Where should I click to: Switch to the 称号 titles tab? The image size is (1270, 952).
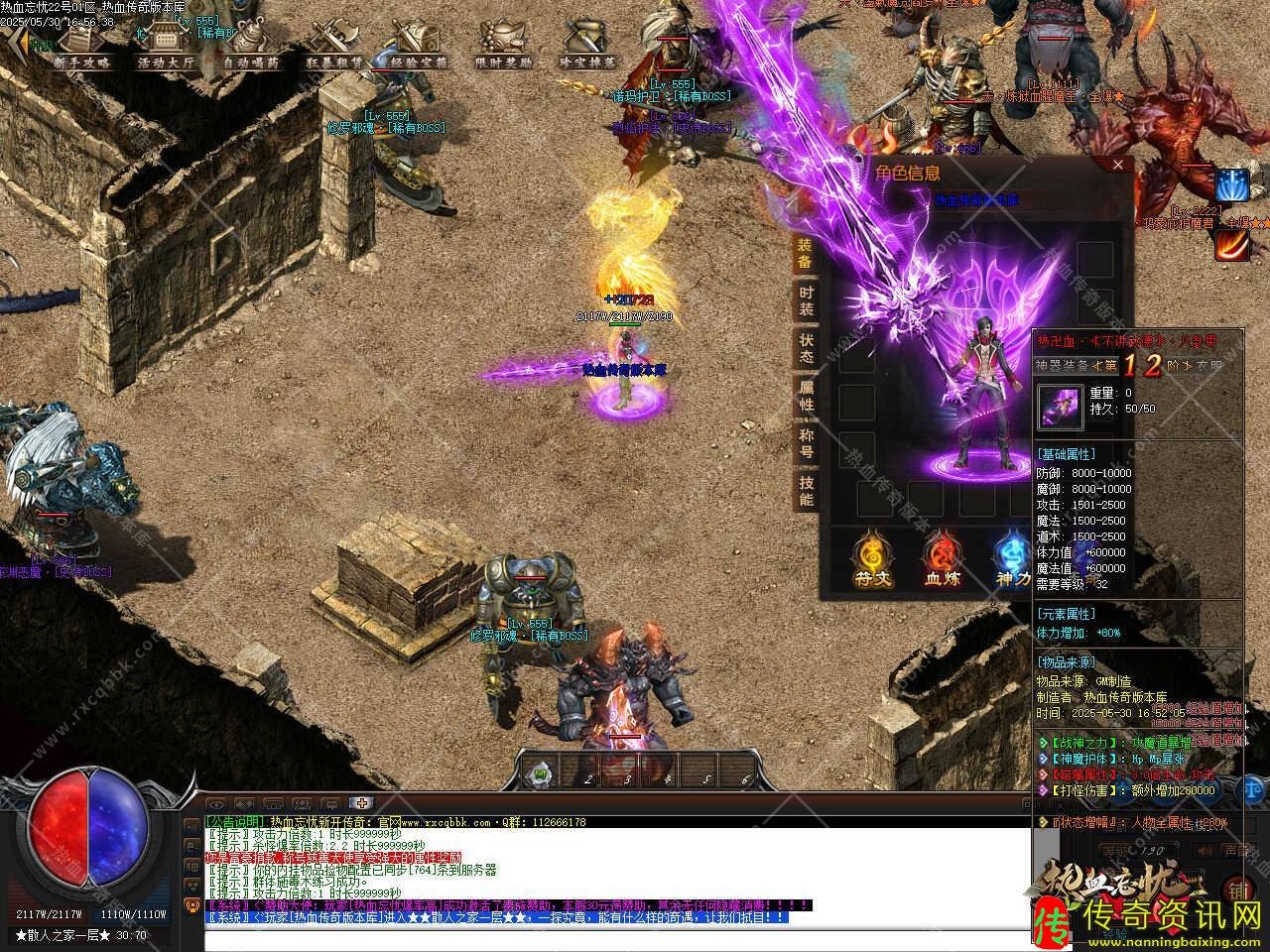click(x=806, y=442)
